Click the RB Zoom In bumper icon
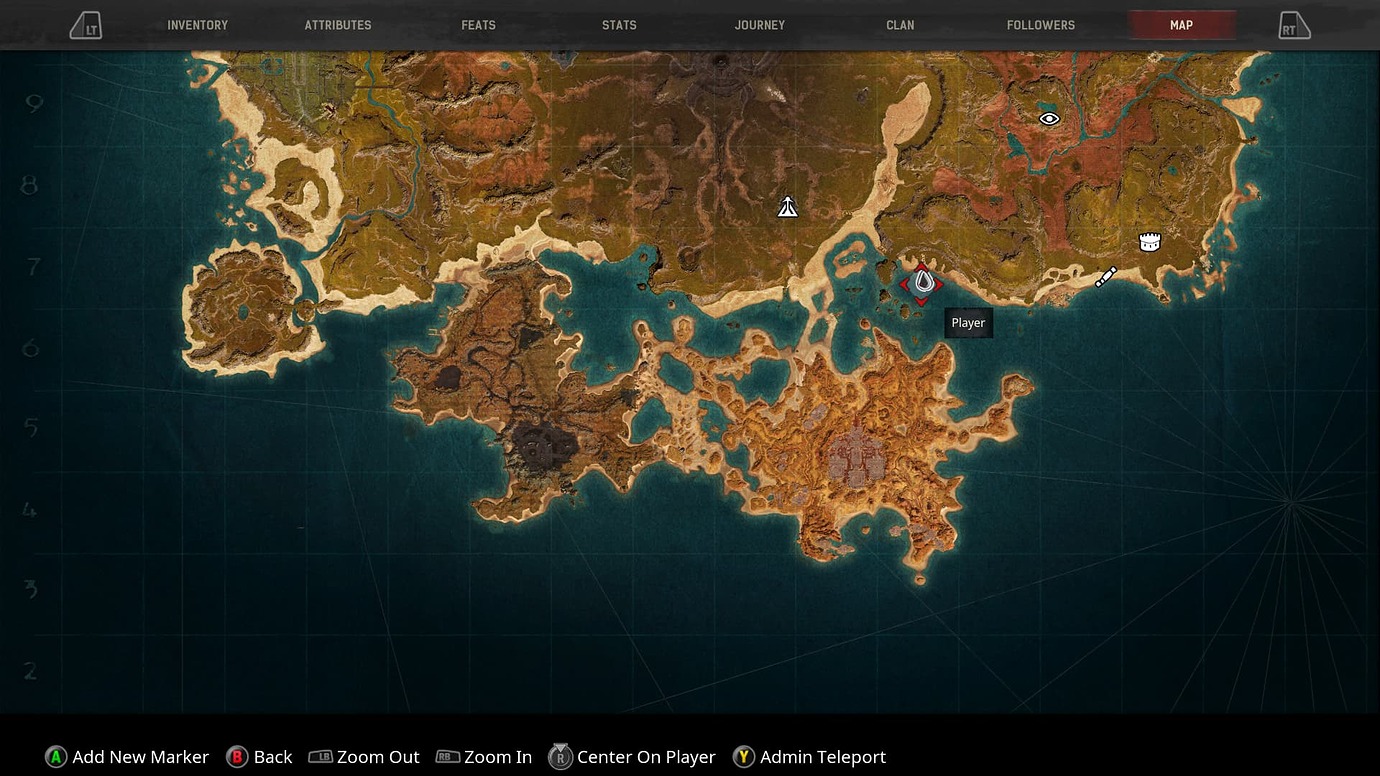1380x776 pixels. (x=448, y=757)
